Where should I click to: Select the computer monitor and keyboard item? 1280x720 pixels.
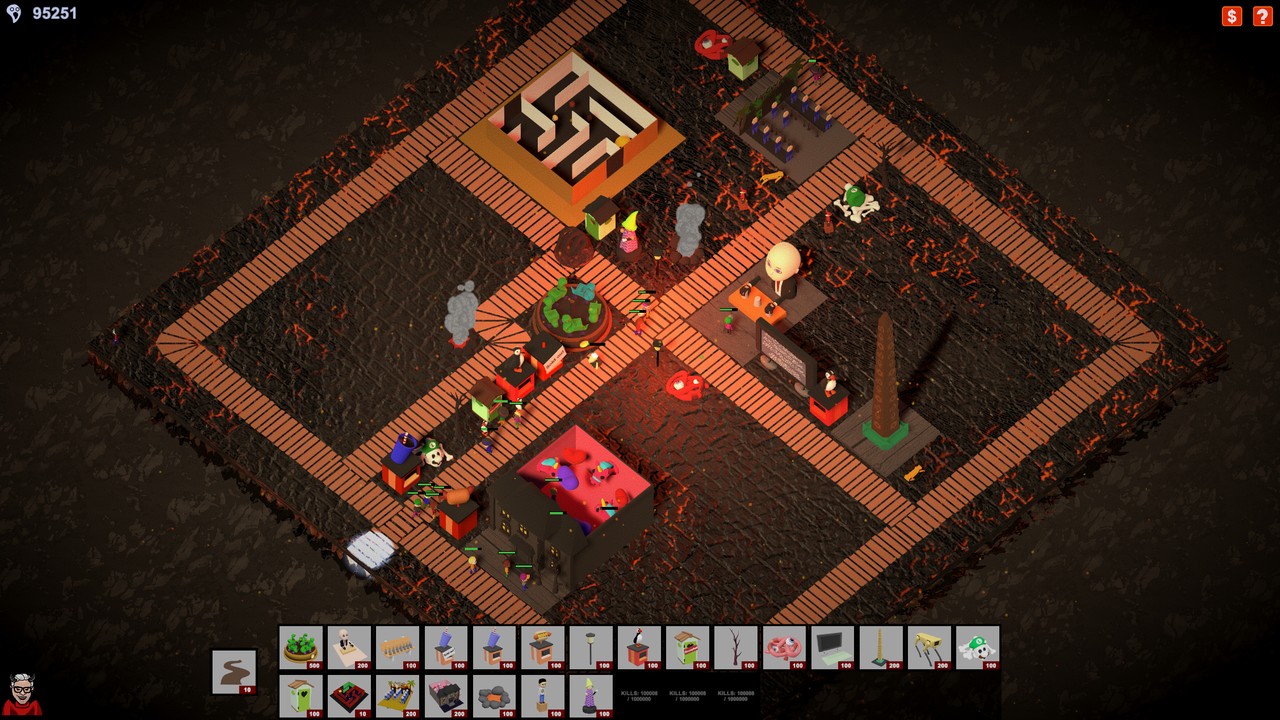pyautogui.click(x=832, y=647)
